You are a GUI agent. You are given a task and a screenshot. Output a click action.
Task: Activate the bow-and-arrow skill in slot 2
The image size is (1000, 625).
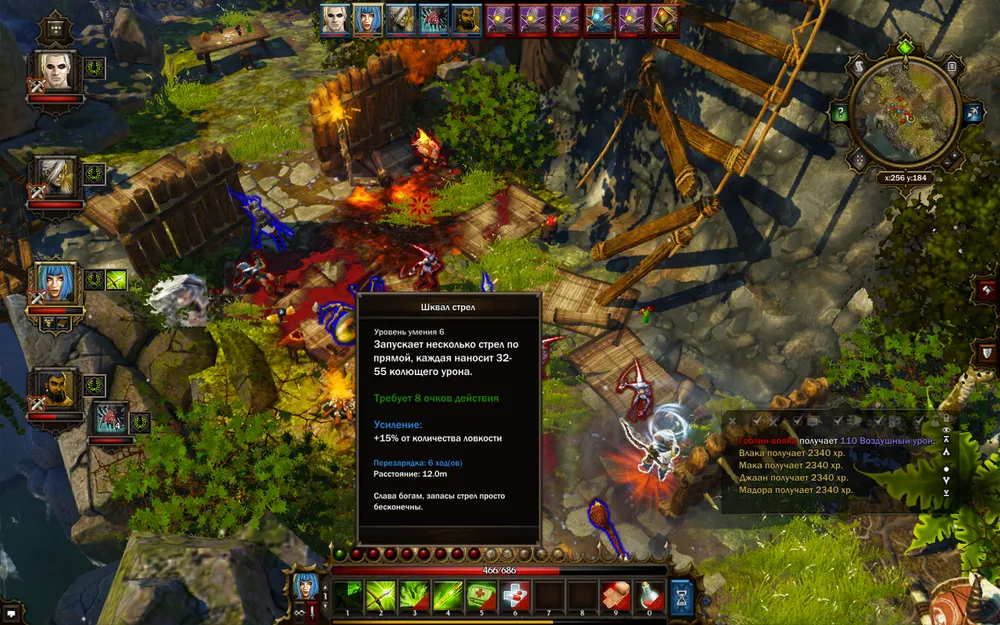point(382,595)
